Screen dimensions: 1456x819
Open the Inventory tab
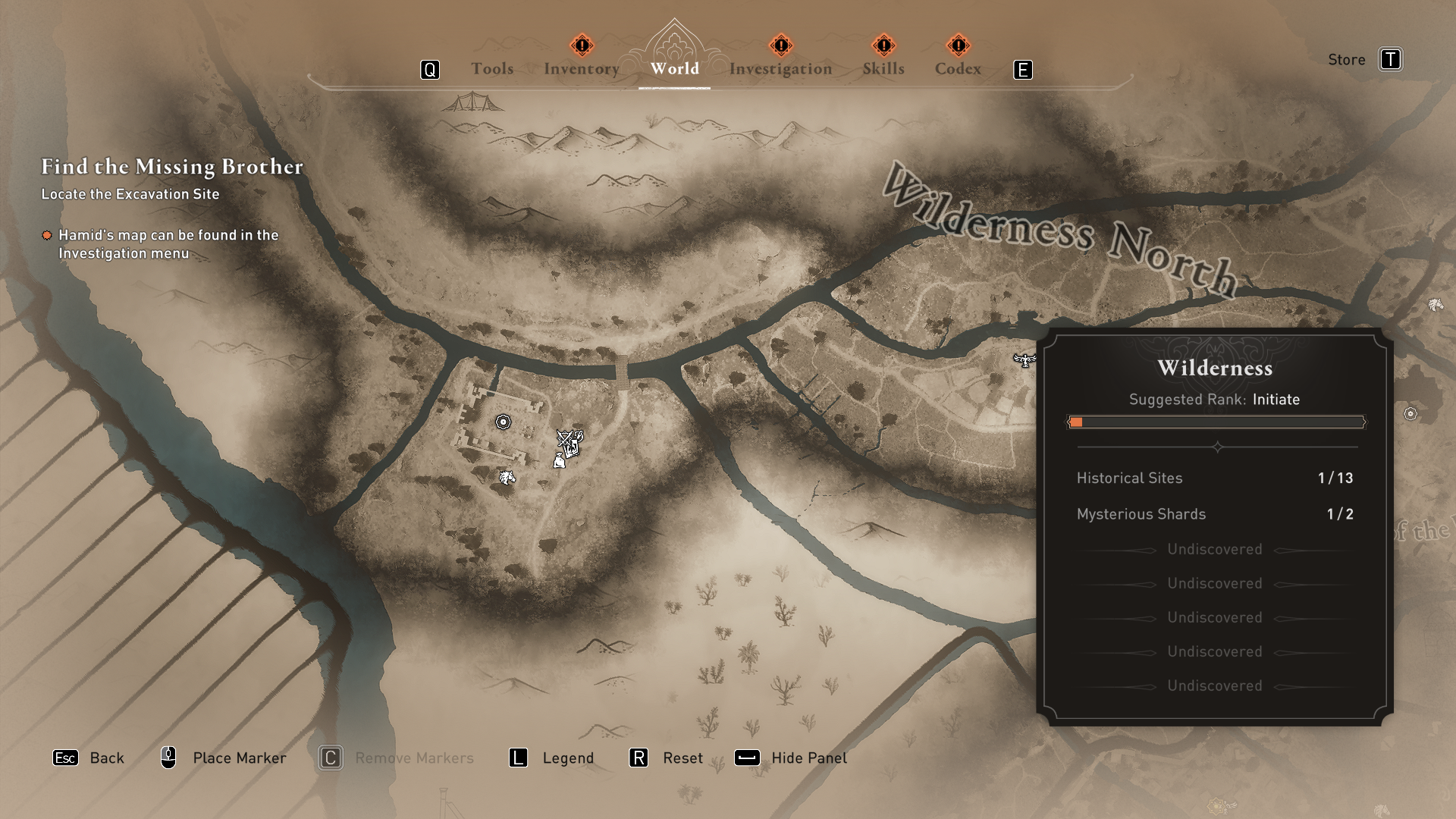click(581, 68)
